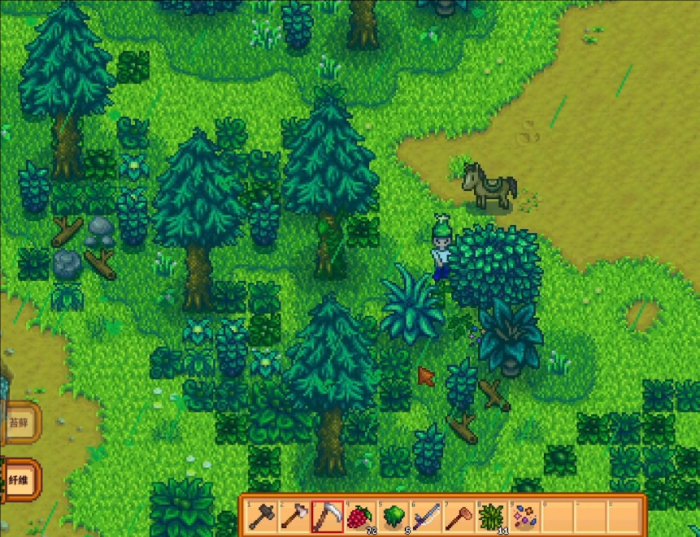The image size is (700, 537).
Task: Choose the green fiber stack
Action: [491, 516]
